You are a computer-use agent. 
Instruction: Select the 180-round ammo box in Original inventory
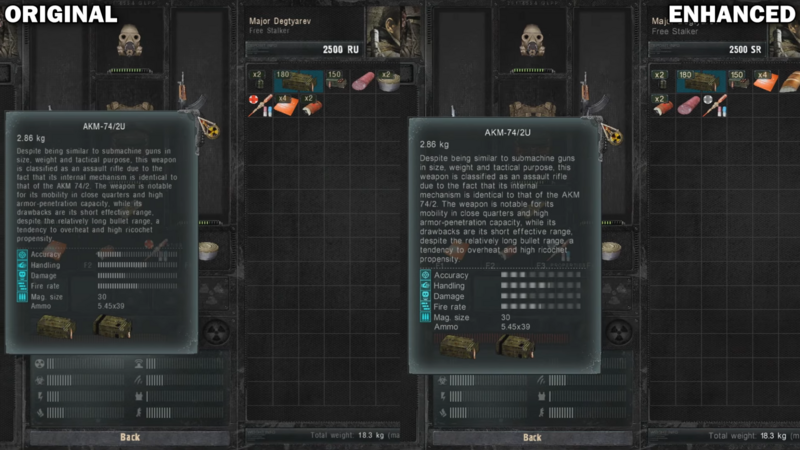click(297, 80)
